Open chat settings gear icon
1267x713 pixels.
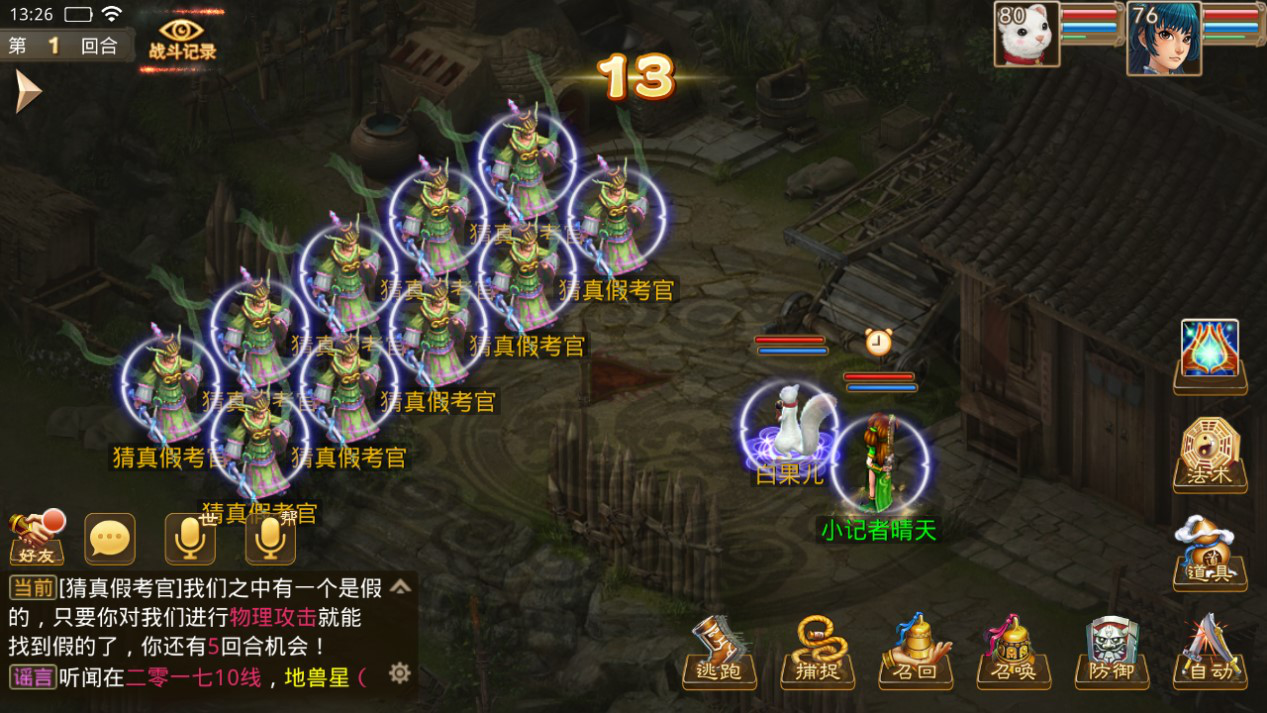coord(400,673)
